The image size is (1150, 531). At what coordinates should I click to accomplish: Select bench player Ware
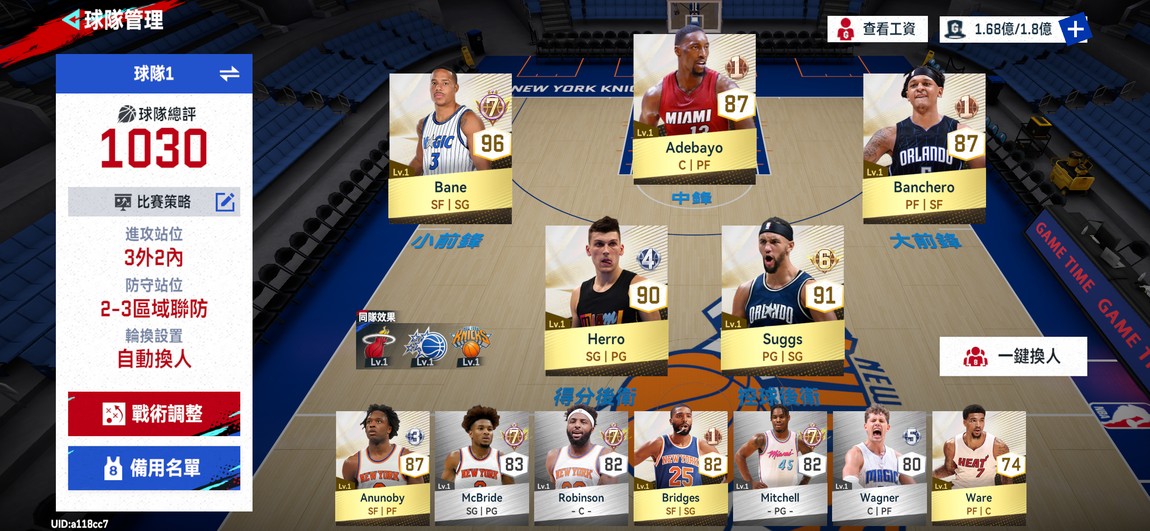pyautogui.click(x=978, y=465)
